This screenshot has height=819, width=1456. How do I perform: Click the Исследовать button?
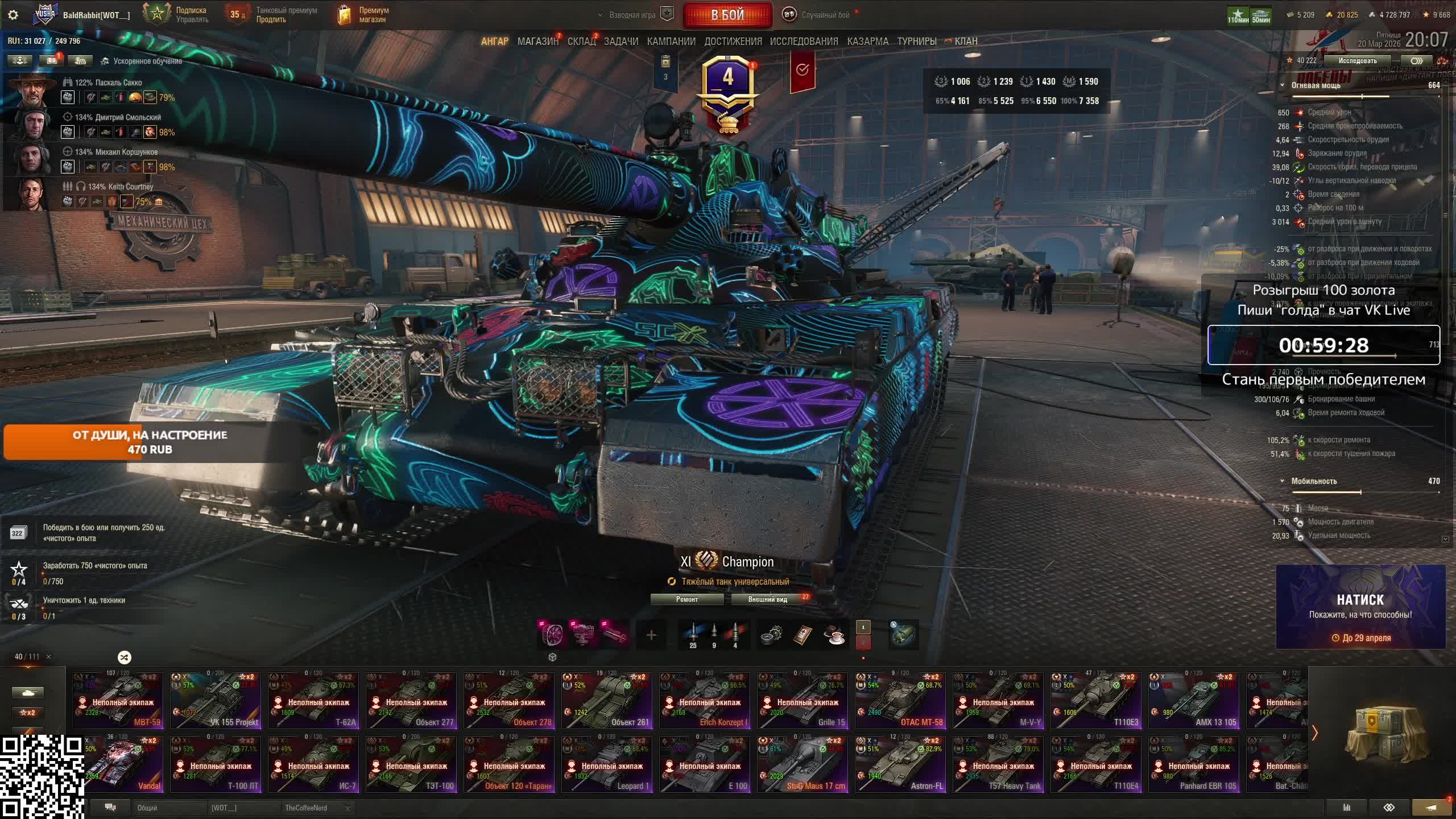tap(1357, 61)
